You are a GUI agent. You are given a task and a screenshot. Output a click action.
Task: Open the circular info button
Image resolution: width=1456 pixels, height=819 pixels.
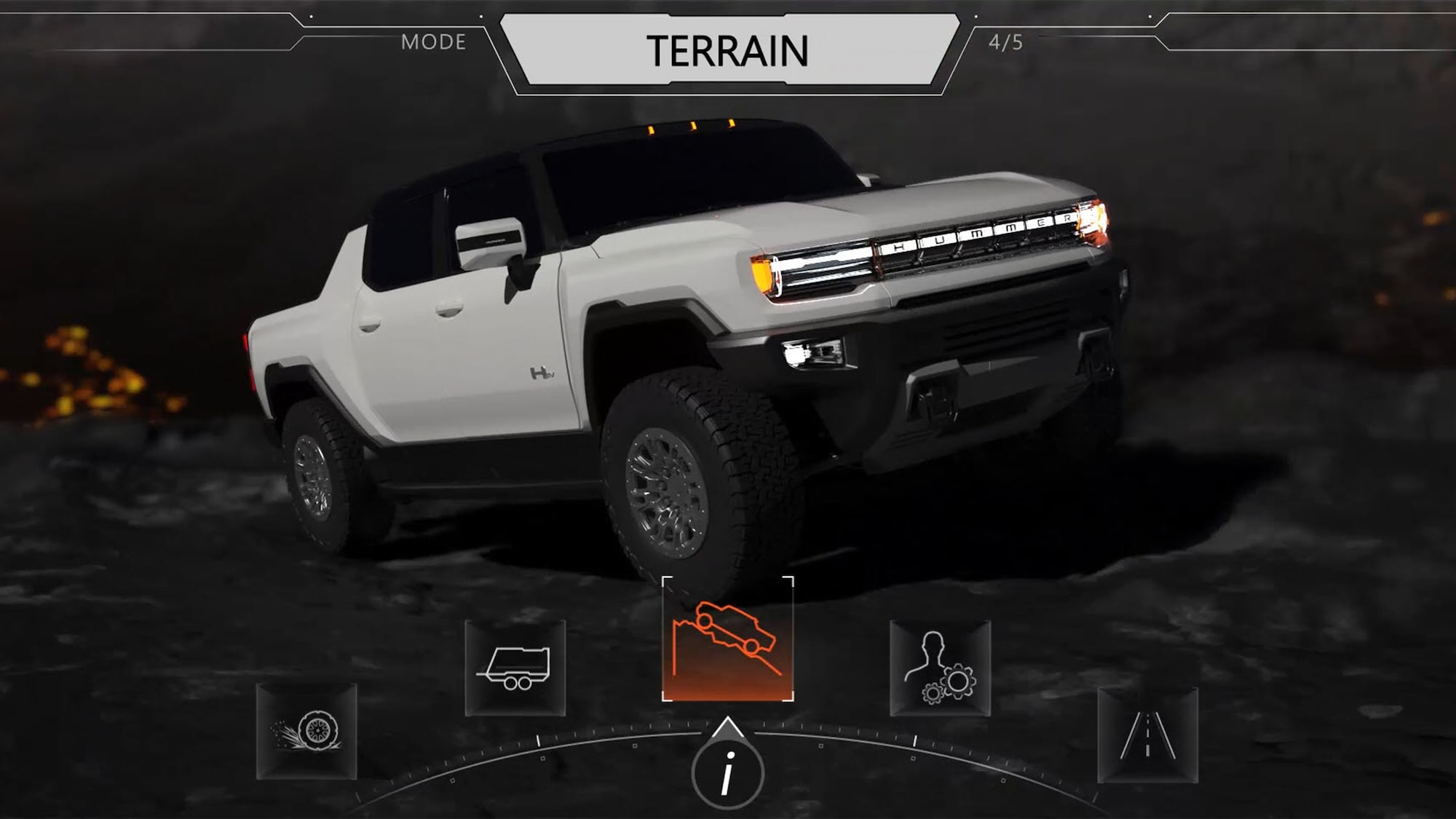727,774
